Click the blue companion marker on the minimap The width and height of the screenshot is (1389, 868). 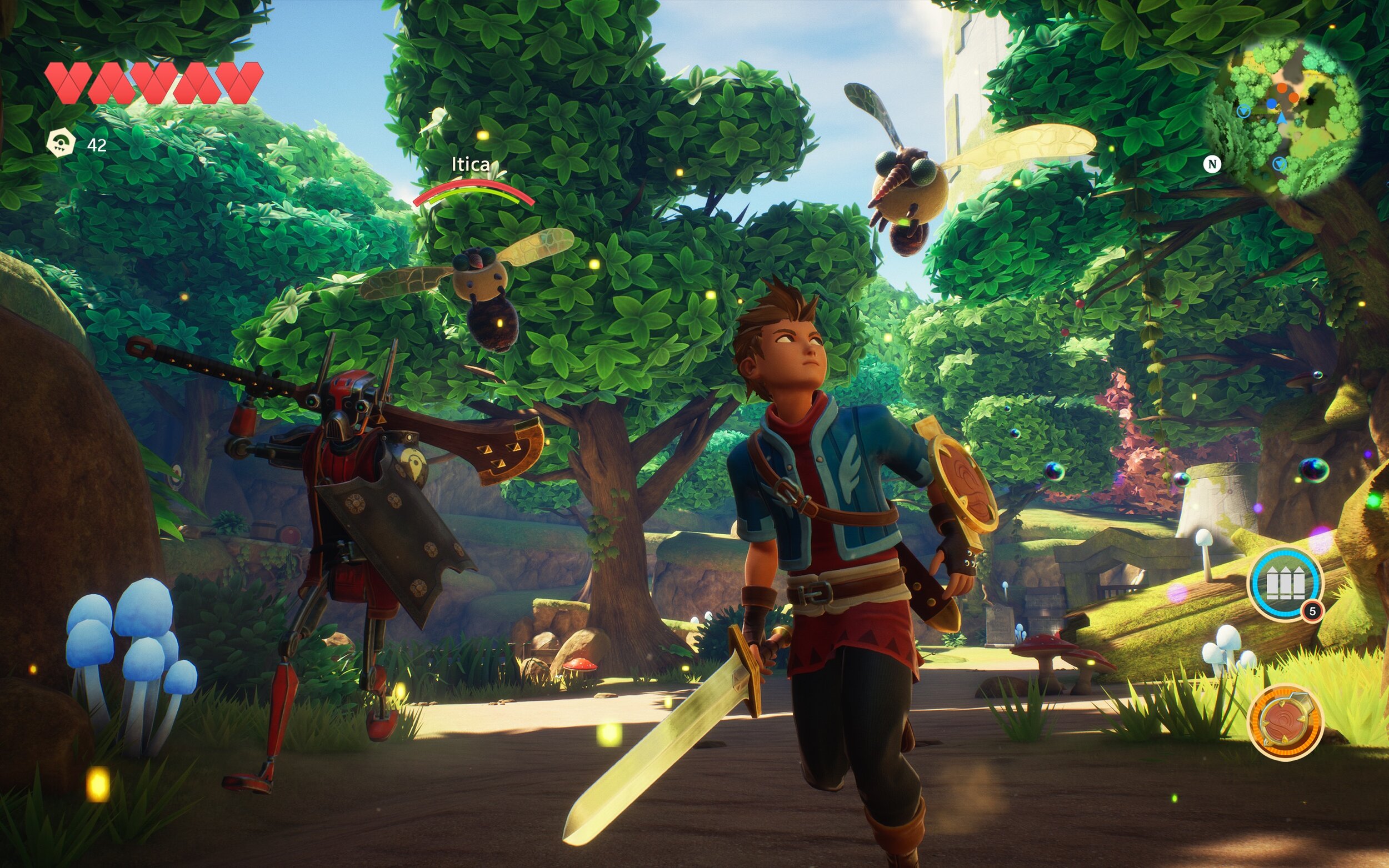(1272, 103)
